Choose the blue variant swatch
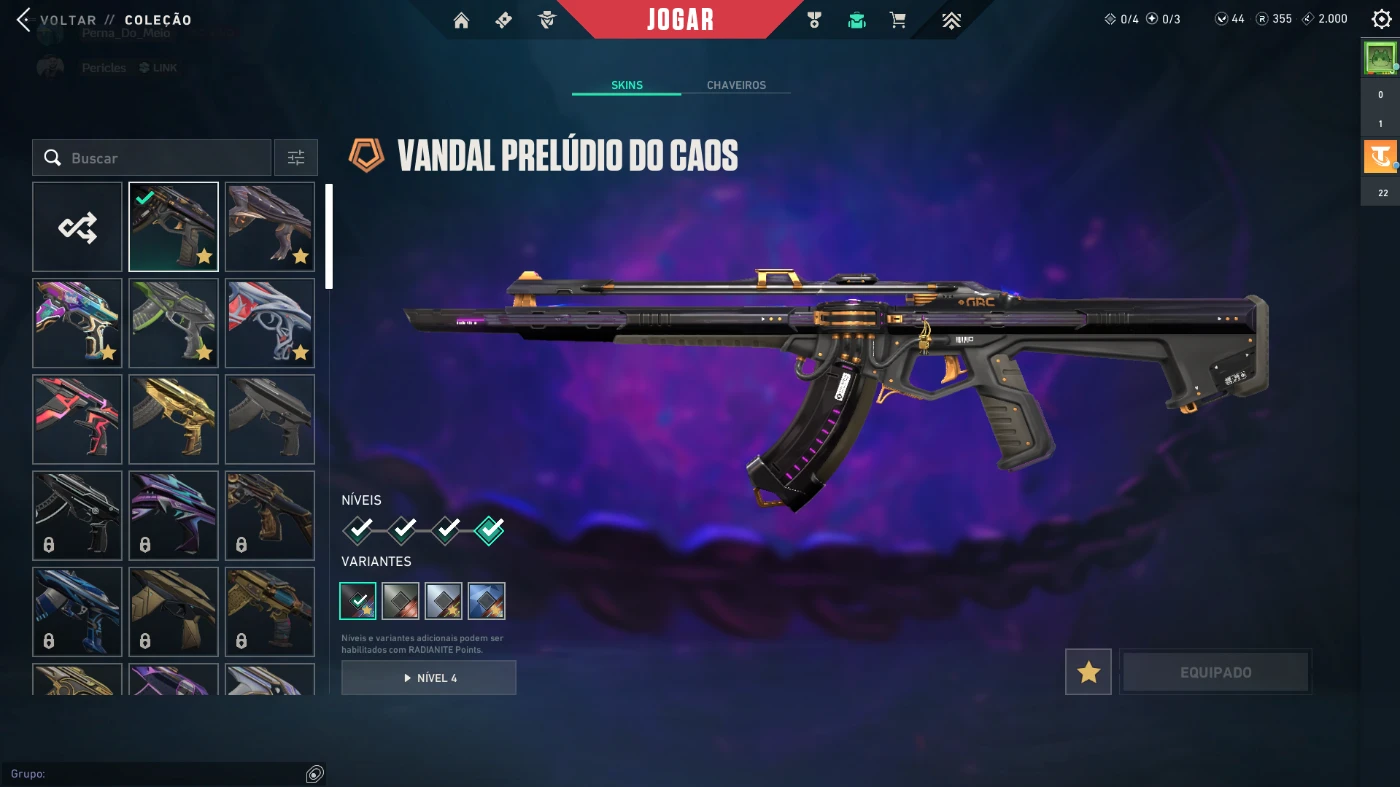Image resolution: width=1400 pixels, height=787 pixels. point(486,601)
